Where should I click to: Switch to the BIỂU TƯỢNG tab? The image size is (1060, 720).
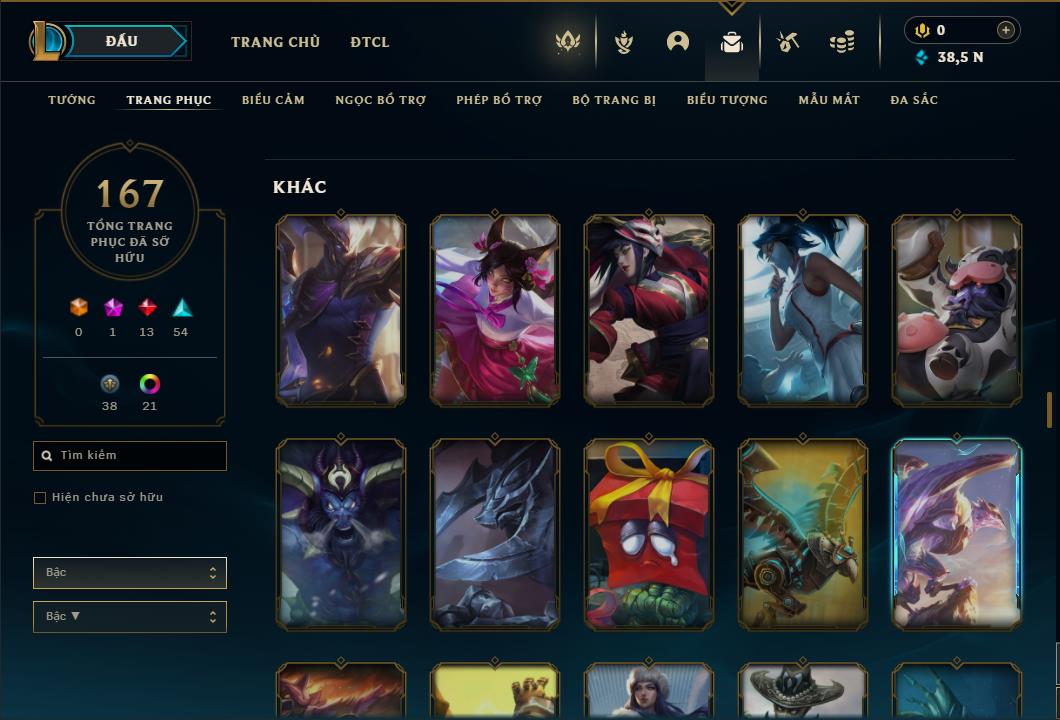727,100
